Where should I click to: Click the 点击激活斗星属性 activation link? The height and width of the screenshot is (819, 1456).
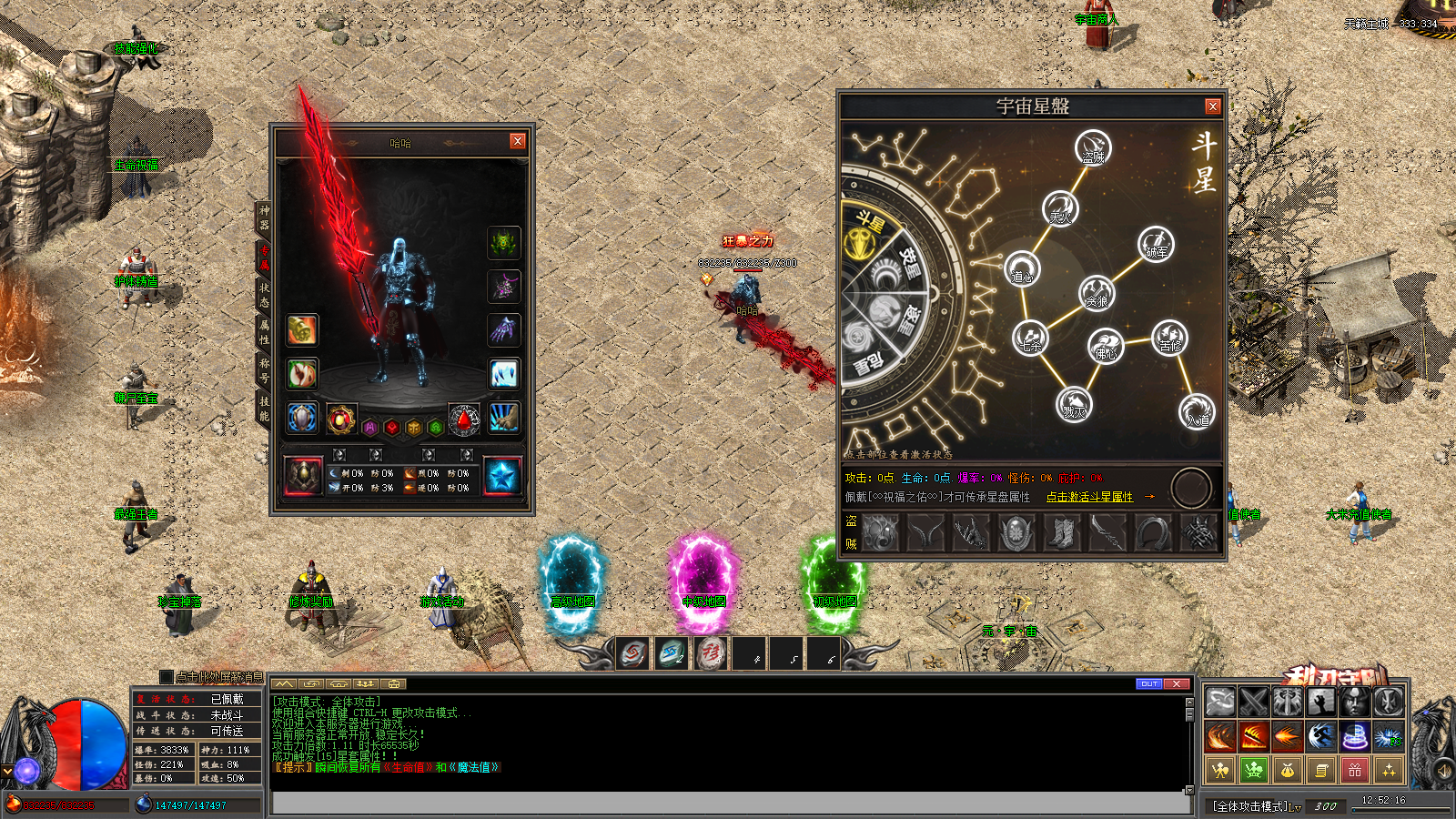coord(1089,497)
